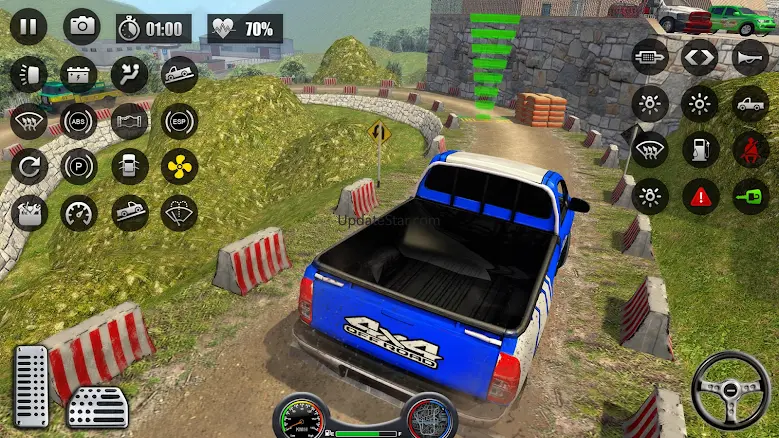The width and height of the screenshot is (779, 438).
Task: Tap the steering wheel control
Action: [x=730, y=387]
